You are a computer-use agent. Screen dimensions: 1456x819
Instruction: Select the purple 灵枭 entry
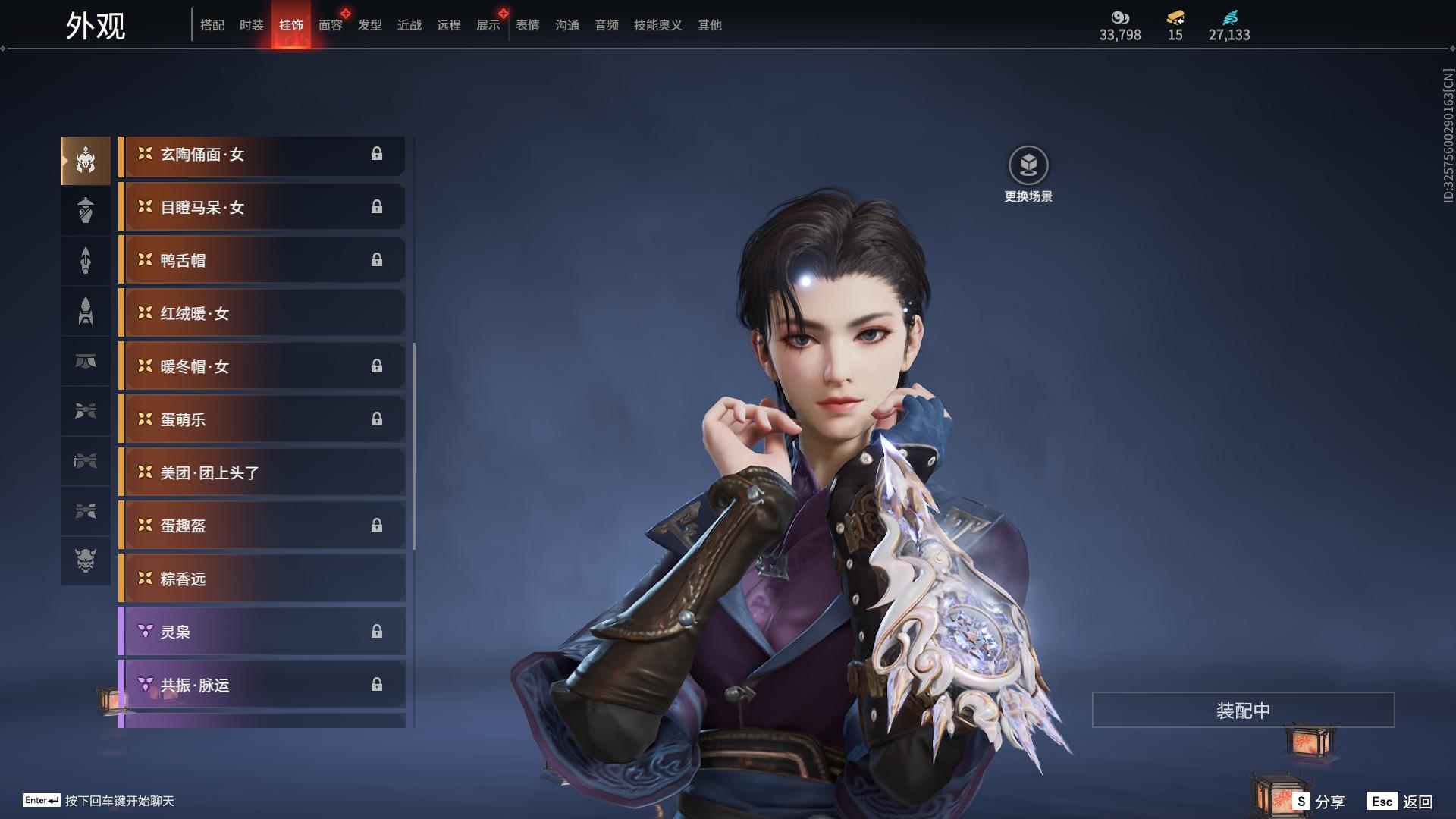click(262, 632)
